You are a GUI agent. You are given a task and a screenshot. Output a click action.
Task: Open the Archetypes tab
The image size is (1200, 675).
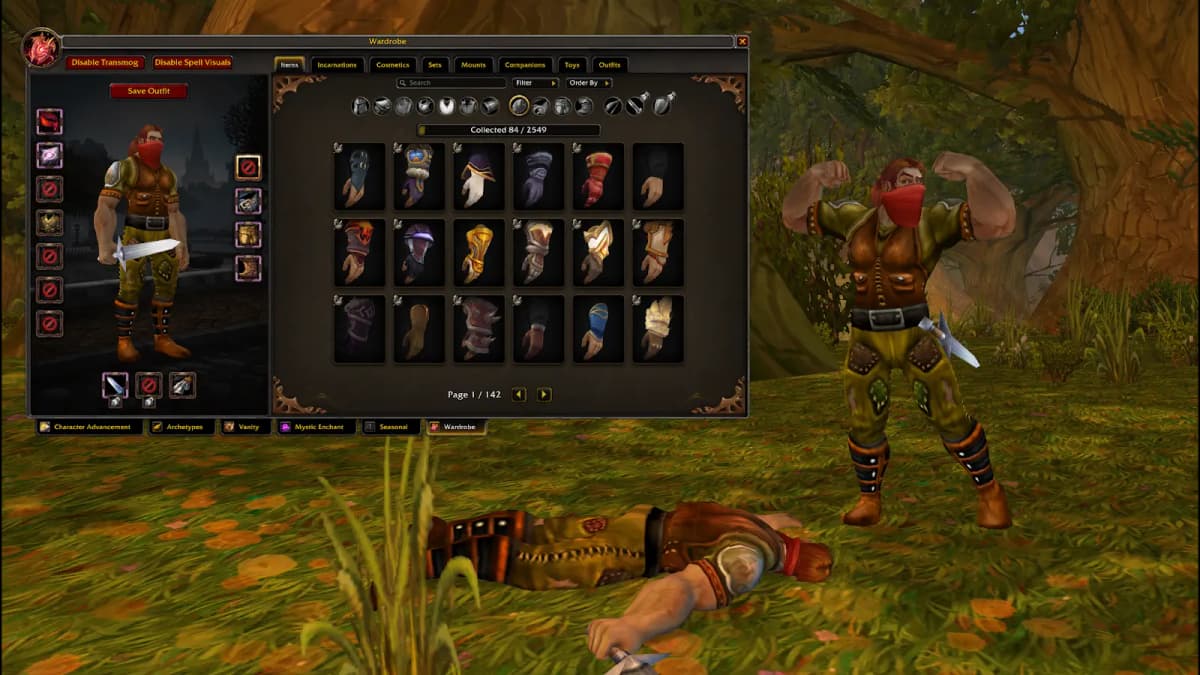pyautogui.click(x=184, y=427)
